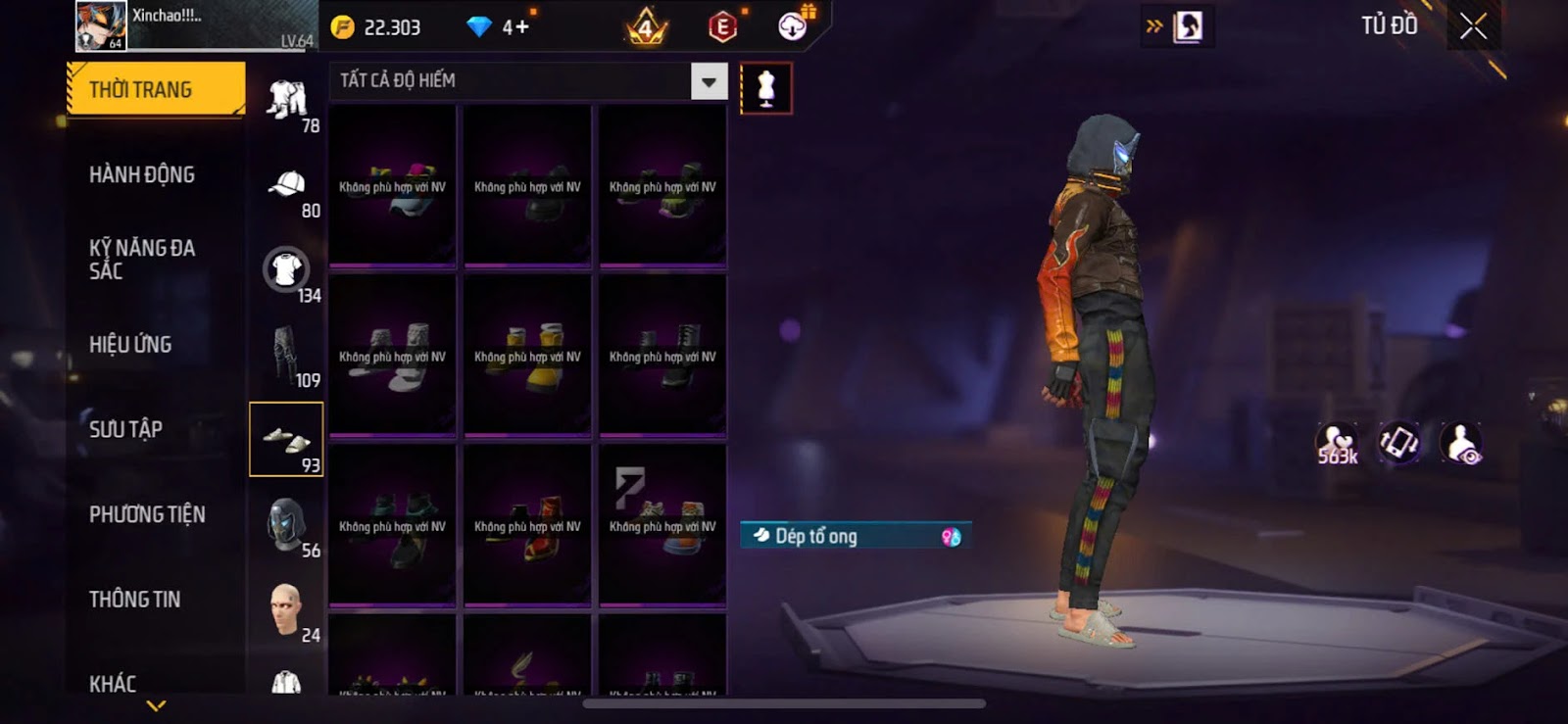Open the Khác category

[x=113, y=683]
